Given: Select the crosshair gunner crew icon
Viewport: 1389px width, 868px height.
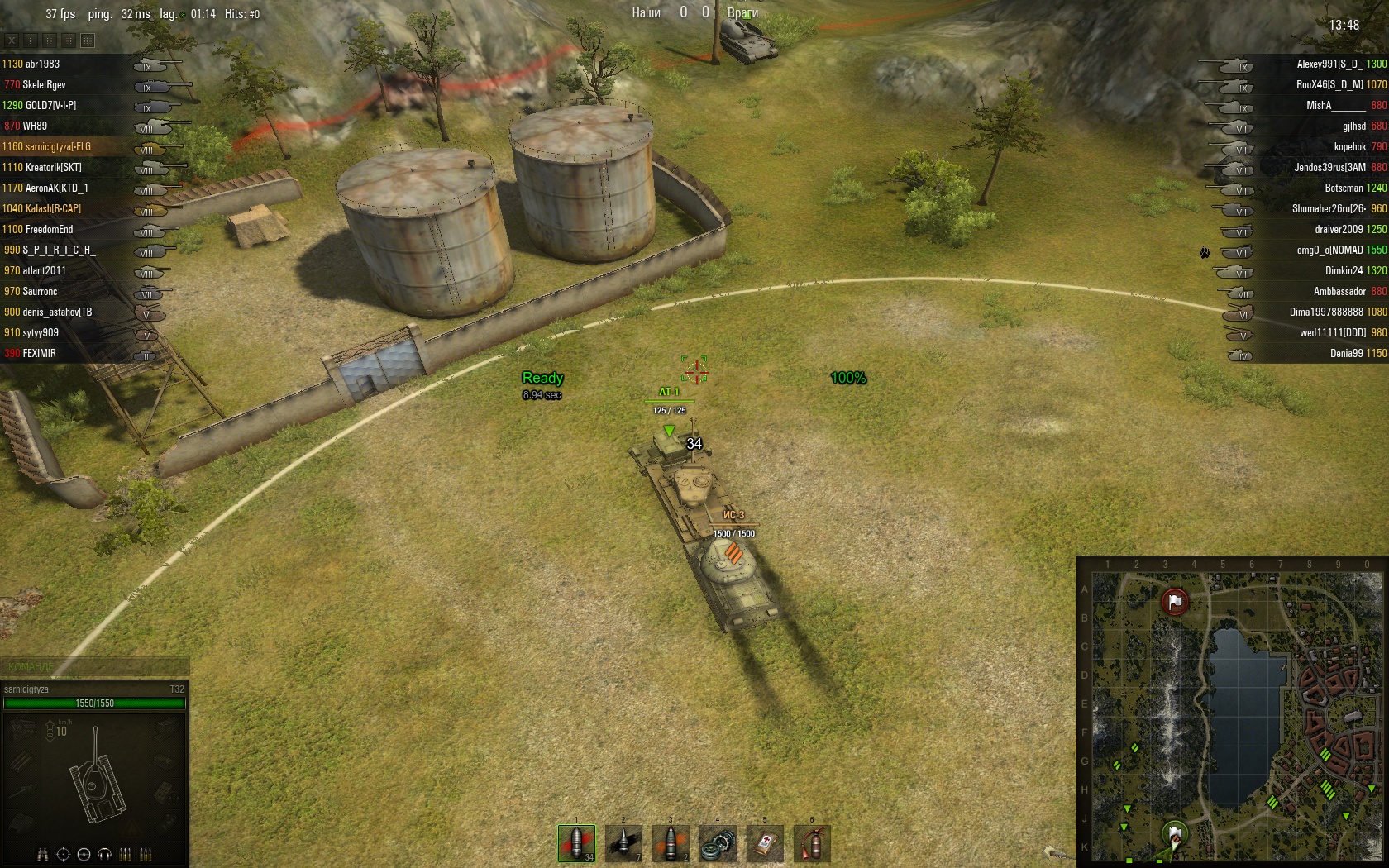Looking at the screenshot, I should [x=63, y=854].
